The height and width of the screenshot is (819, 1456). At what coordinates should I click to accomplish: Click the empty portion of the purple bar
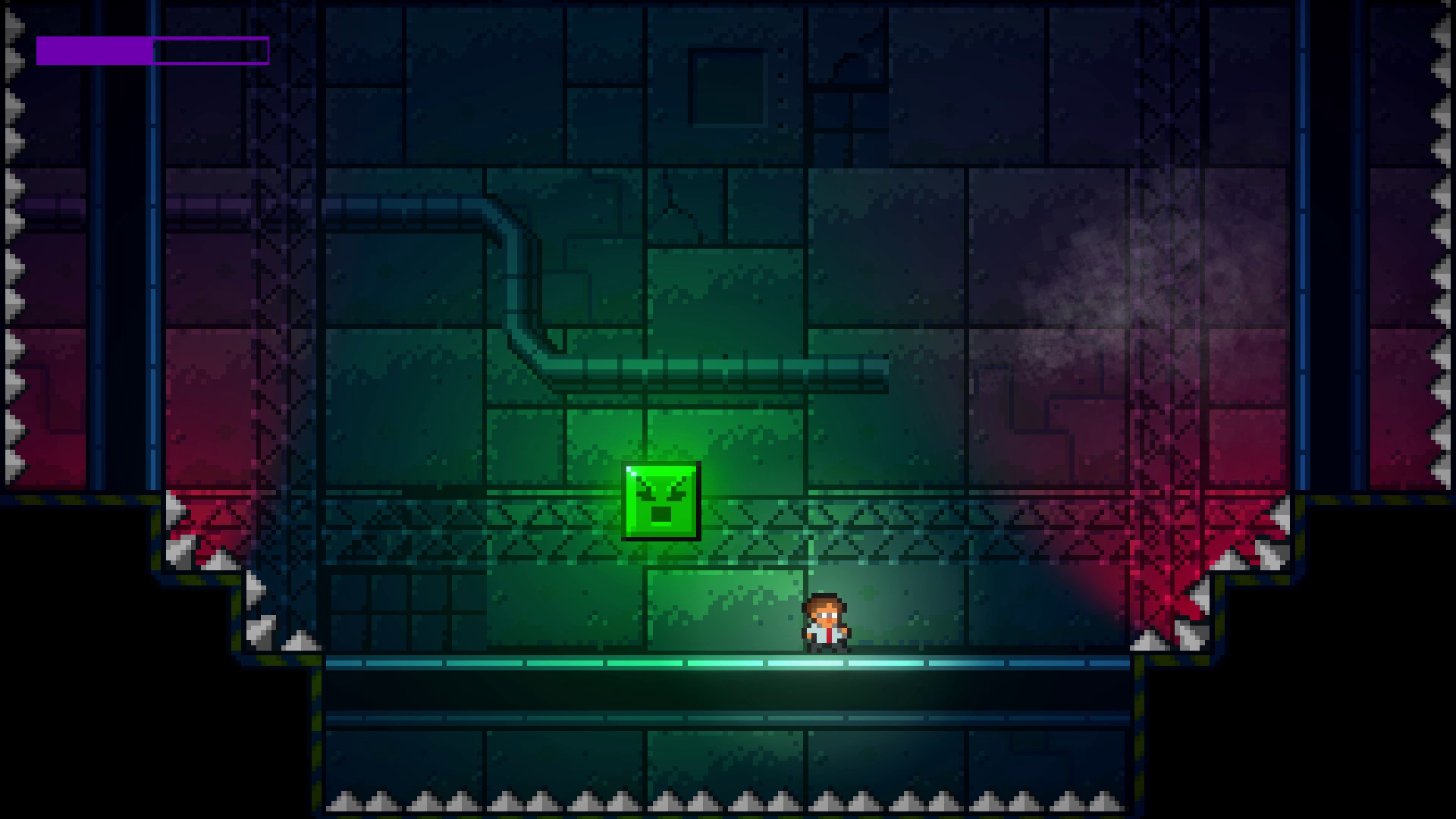click(x=212, y=51)
